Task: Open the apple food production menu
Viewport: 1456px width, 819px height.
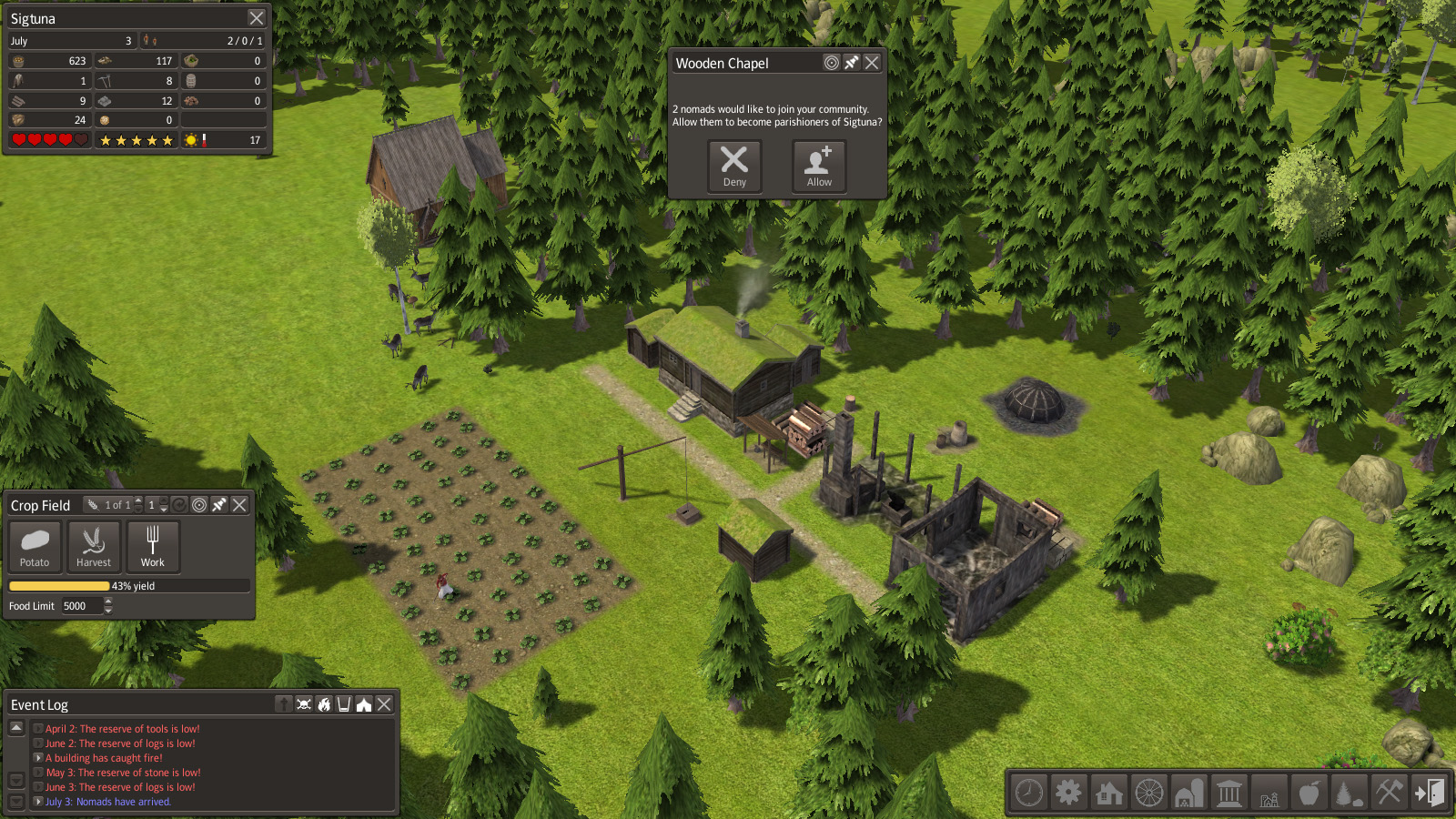Action: click(x=1309, y=793)
